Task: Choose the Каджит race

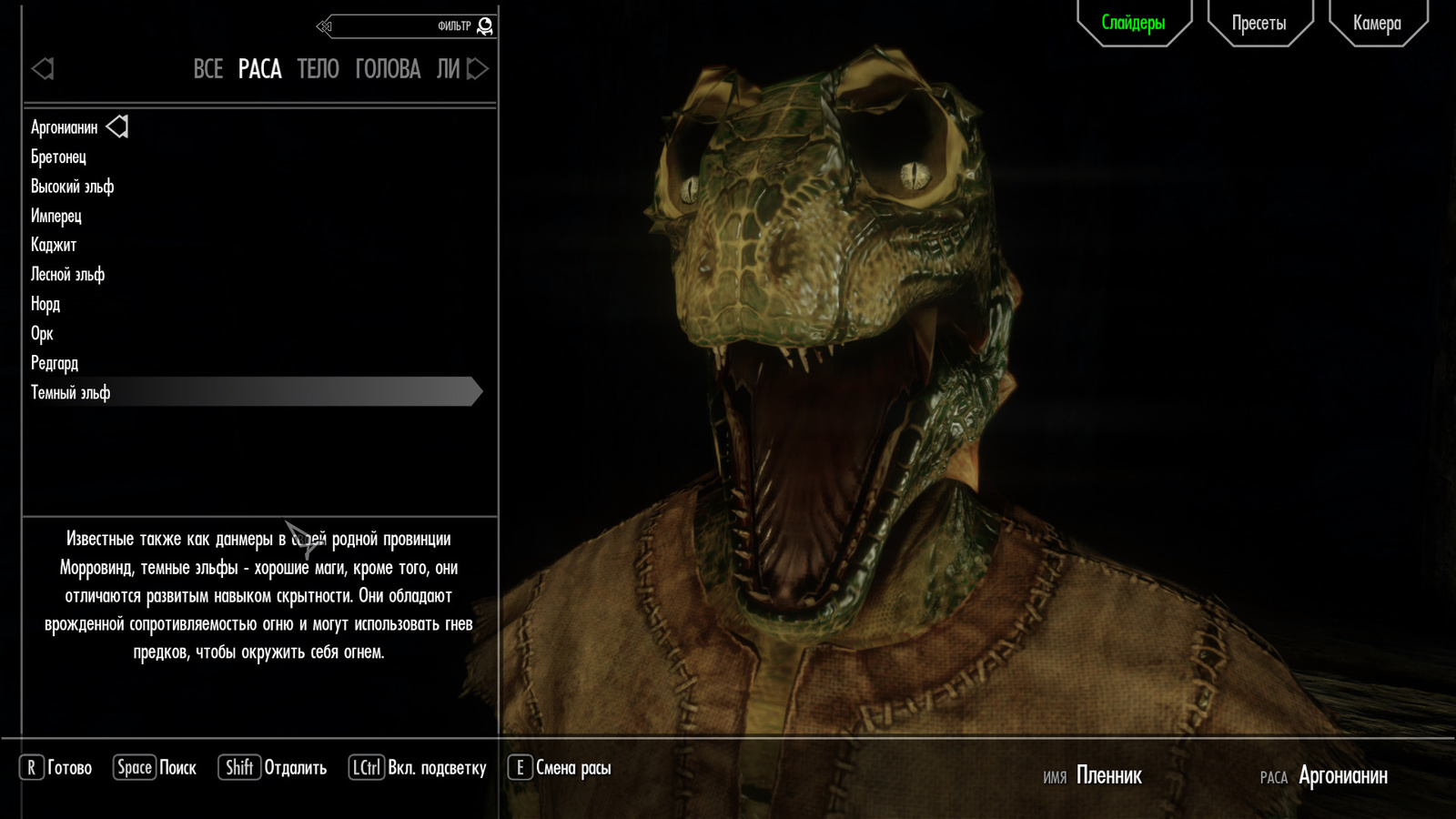Action: coord(54,245)
